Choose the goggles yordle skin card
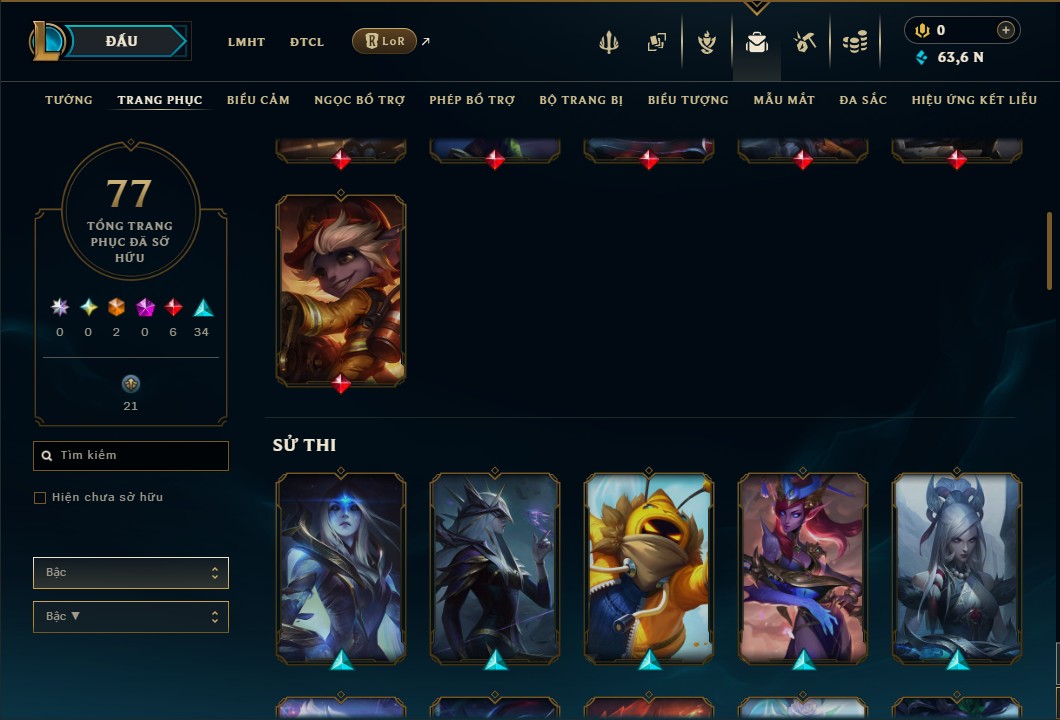Viewport: 1060px width, 720px height. (x=341, y=288)
